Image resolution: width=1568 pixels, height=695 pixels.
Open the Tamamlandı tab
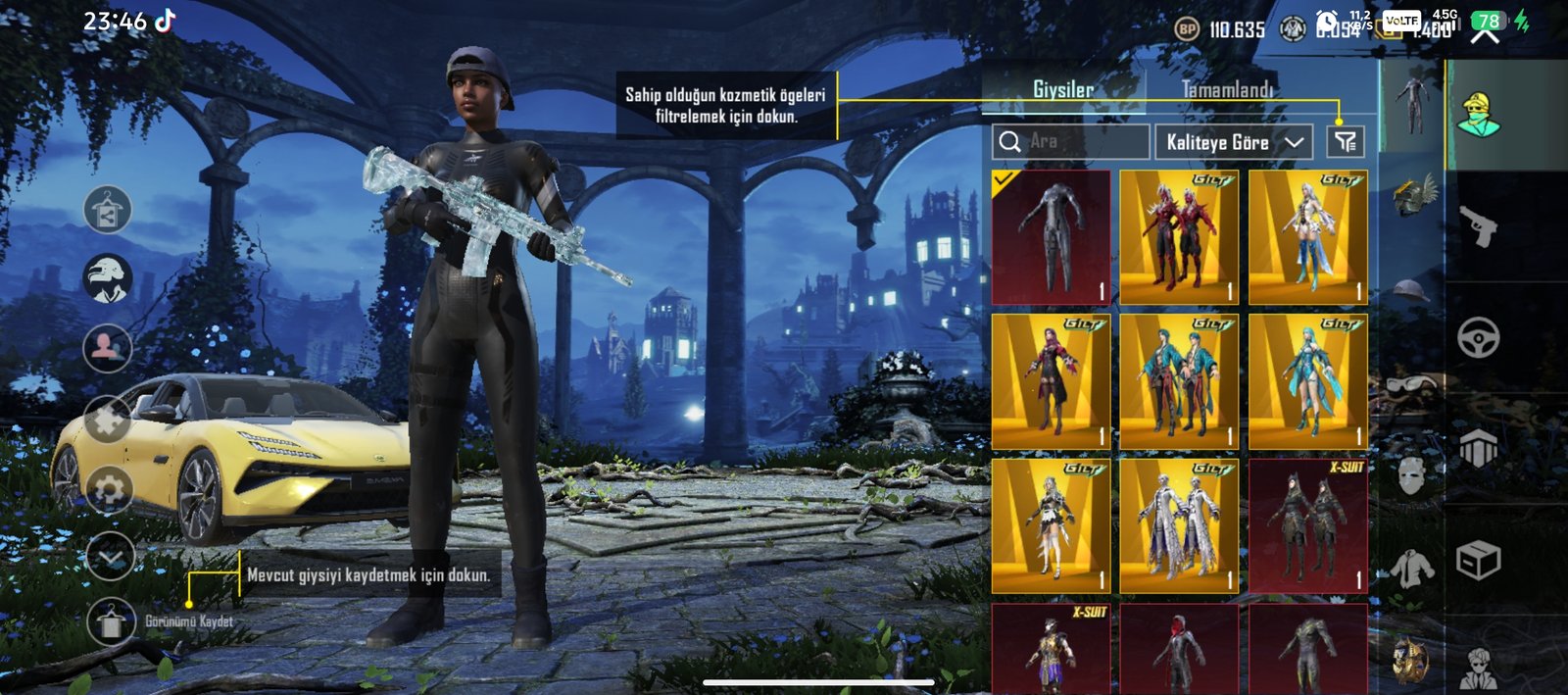point(1227,89)
